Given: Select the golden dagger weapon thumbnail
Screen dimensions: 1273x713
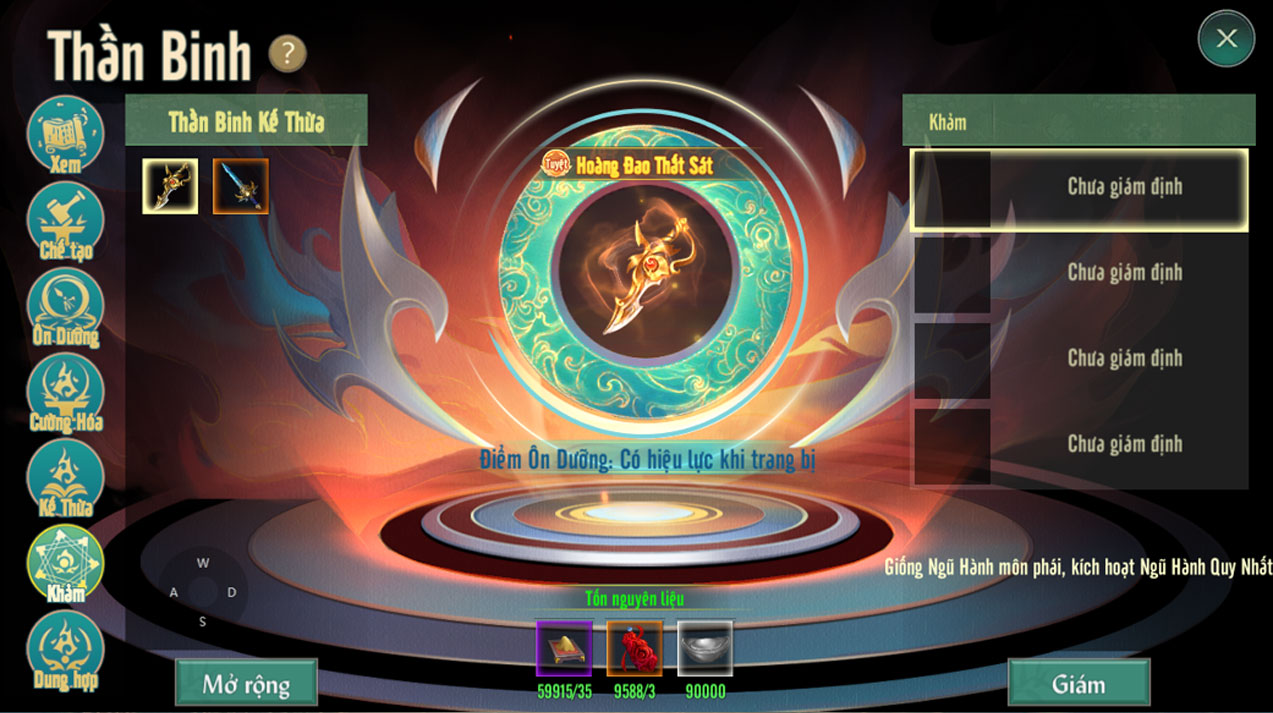Looking at the screenshot, I should point(170,186).
